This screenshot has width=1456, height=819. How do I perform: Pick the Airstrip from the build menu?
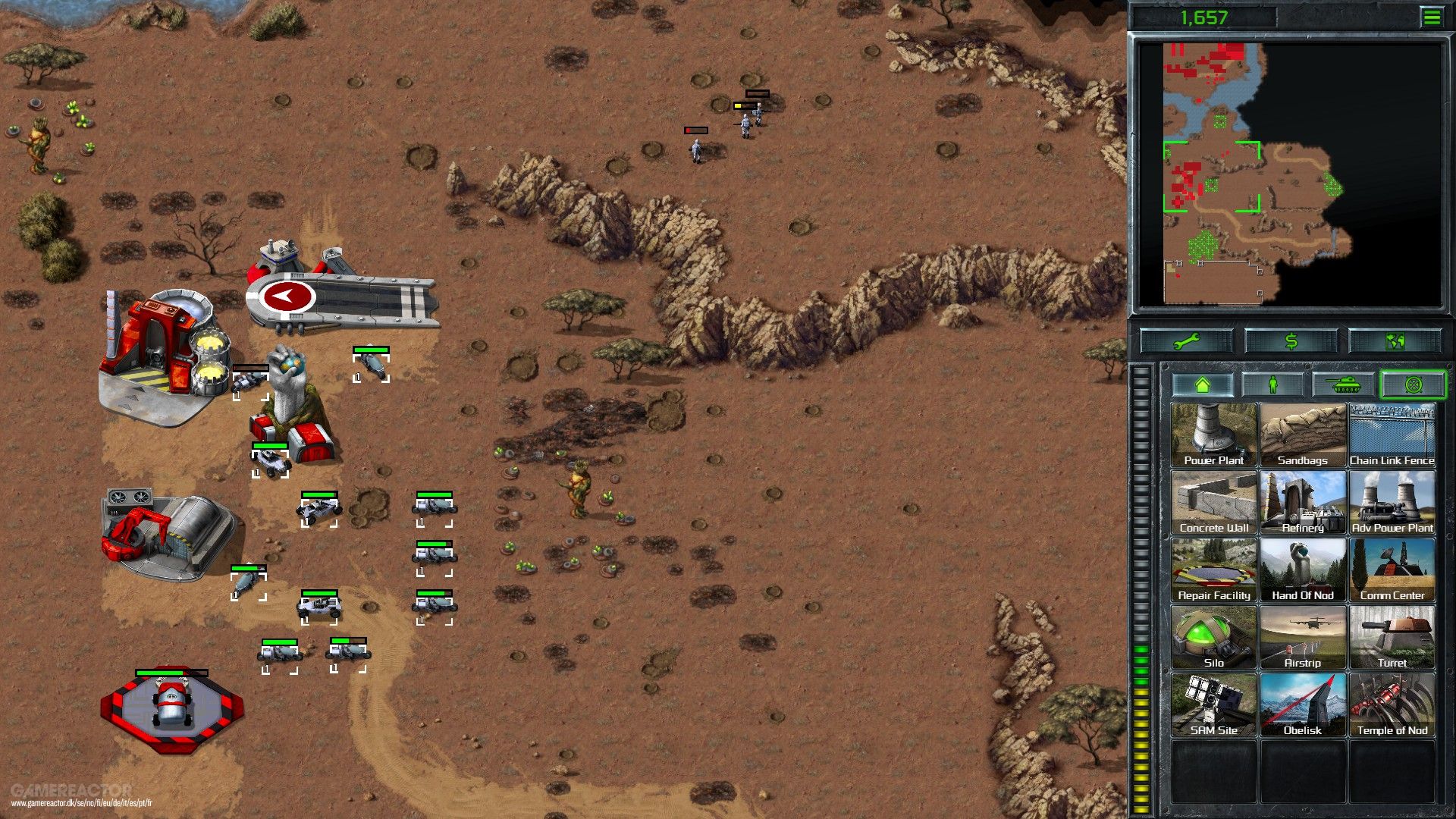click(x=1303, y=635)
